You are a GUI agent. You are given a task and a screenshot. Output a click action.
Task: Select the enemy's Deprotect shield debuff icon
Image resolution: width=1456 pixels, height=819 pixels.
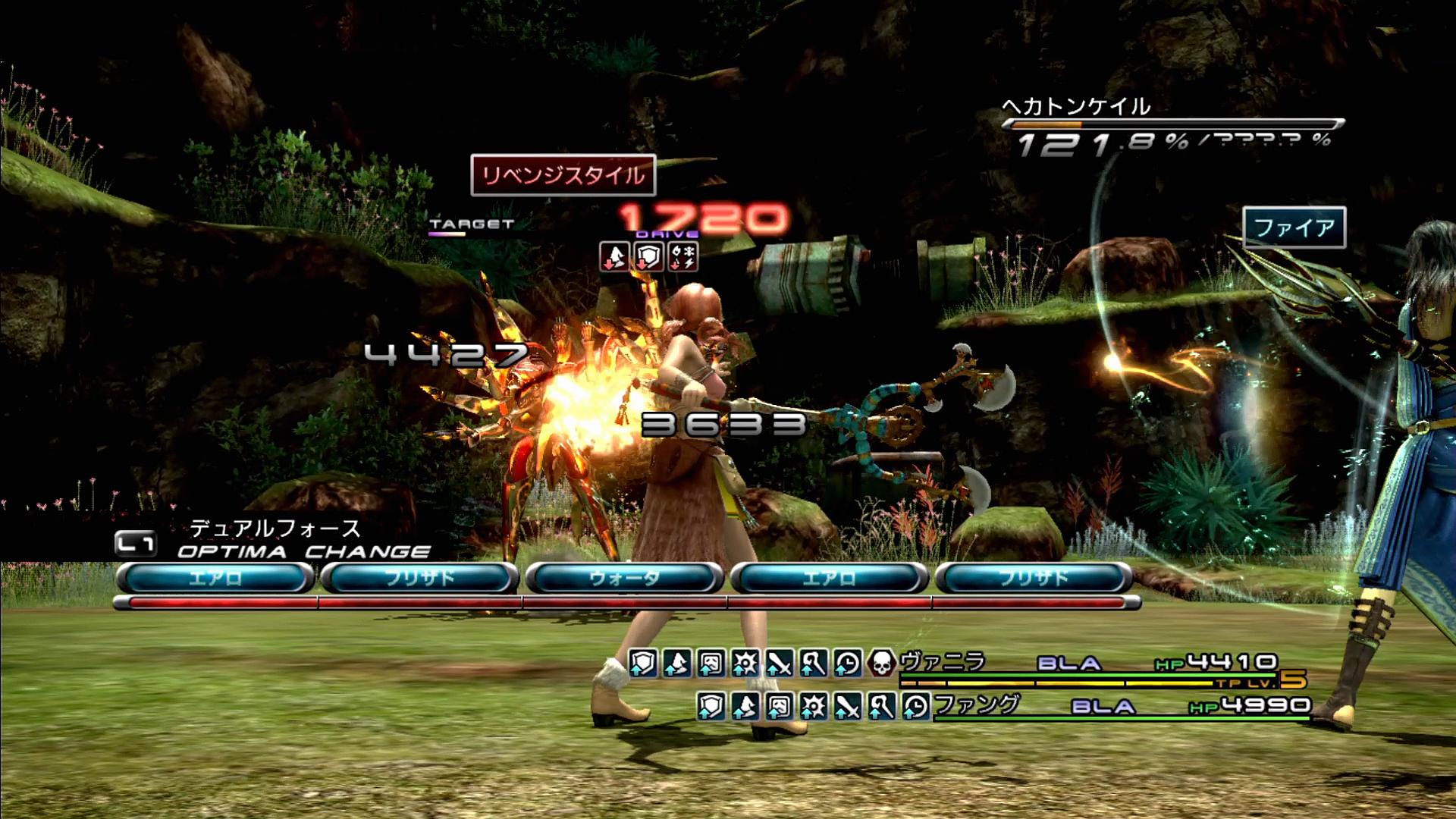(648, 256)
